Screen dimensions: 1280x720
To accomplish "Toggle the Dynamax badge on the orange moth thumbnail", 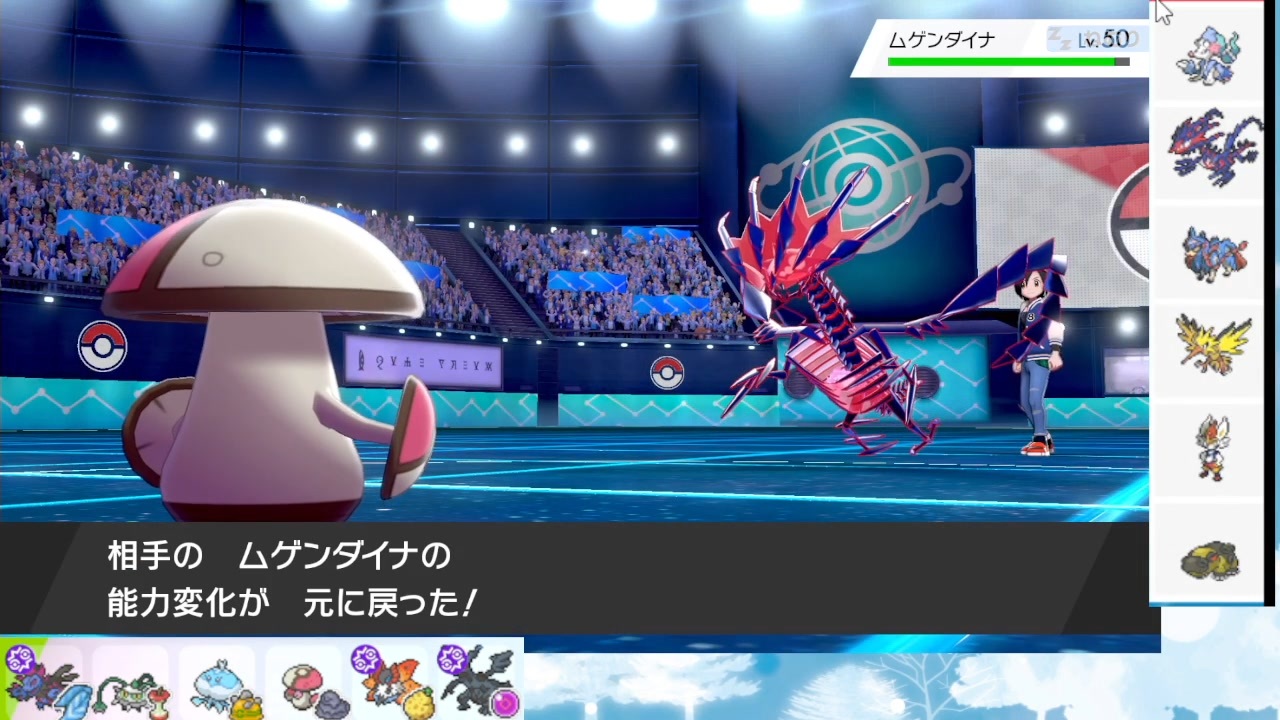I will pos(368,660).
